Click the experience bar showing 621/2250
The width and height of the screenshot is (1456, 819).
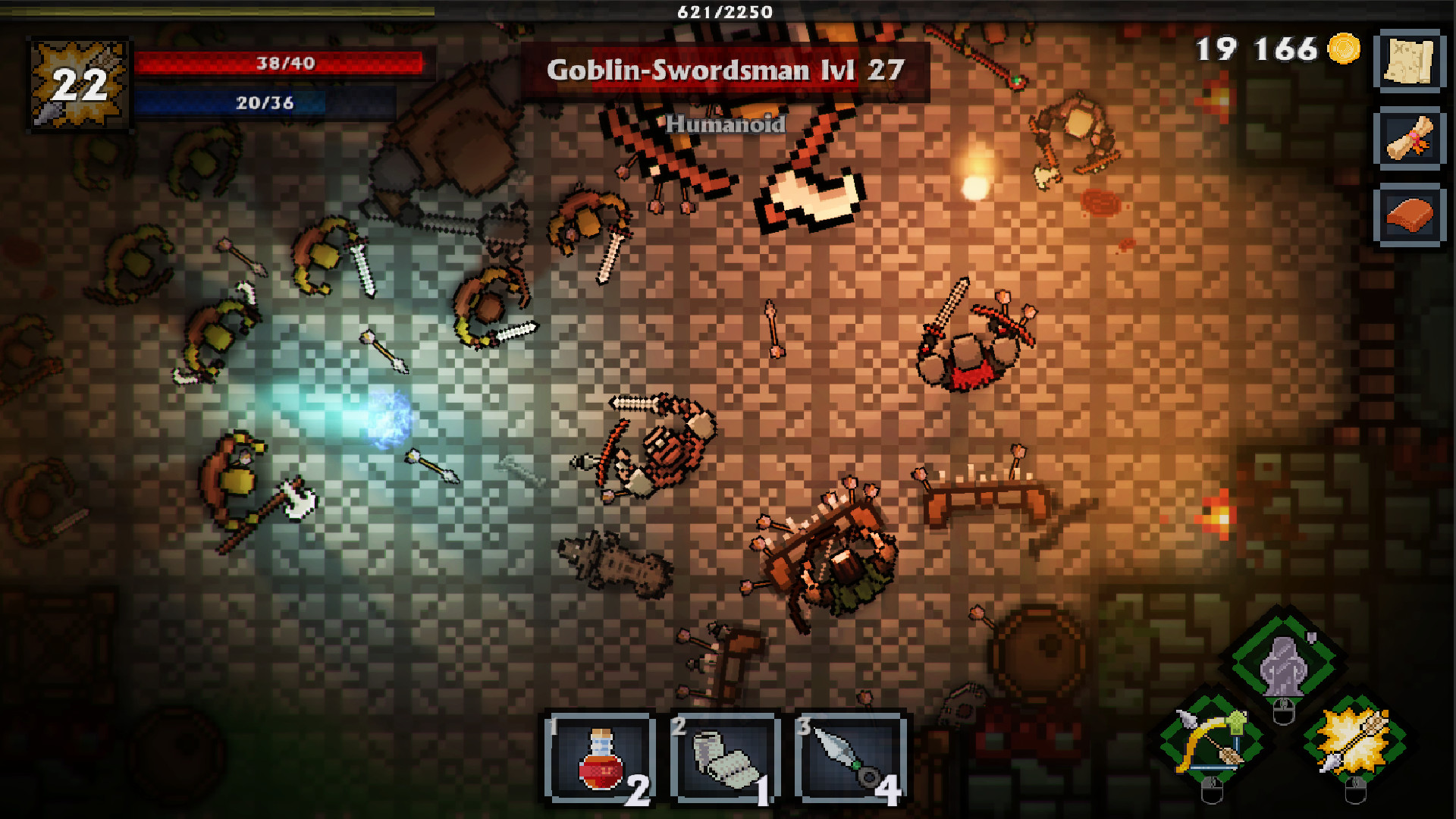click(723, 11)
